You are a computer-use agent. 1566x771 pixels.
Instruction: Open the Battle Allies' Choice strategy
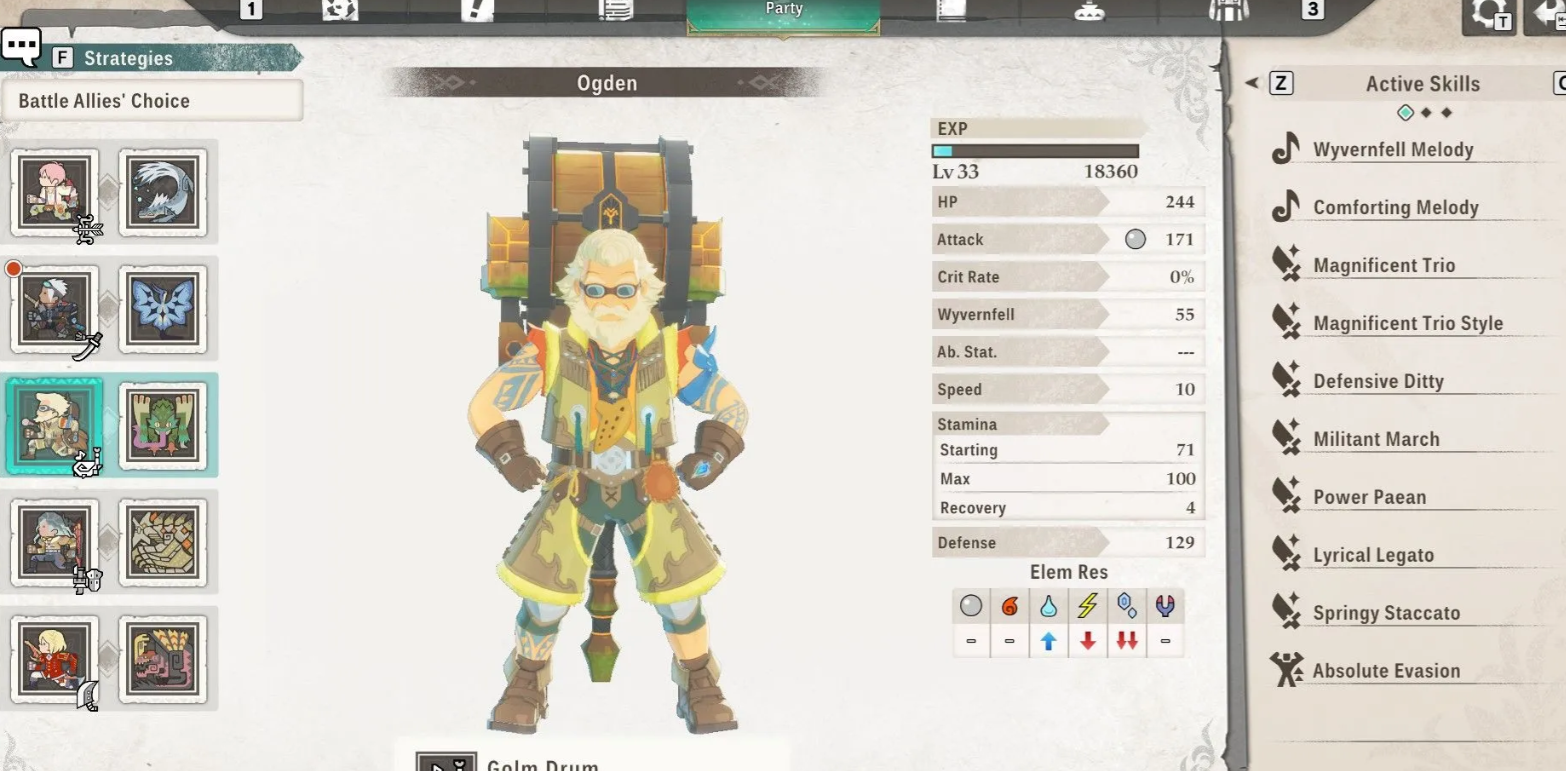[x=152, y=101]
